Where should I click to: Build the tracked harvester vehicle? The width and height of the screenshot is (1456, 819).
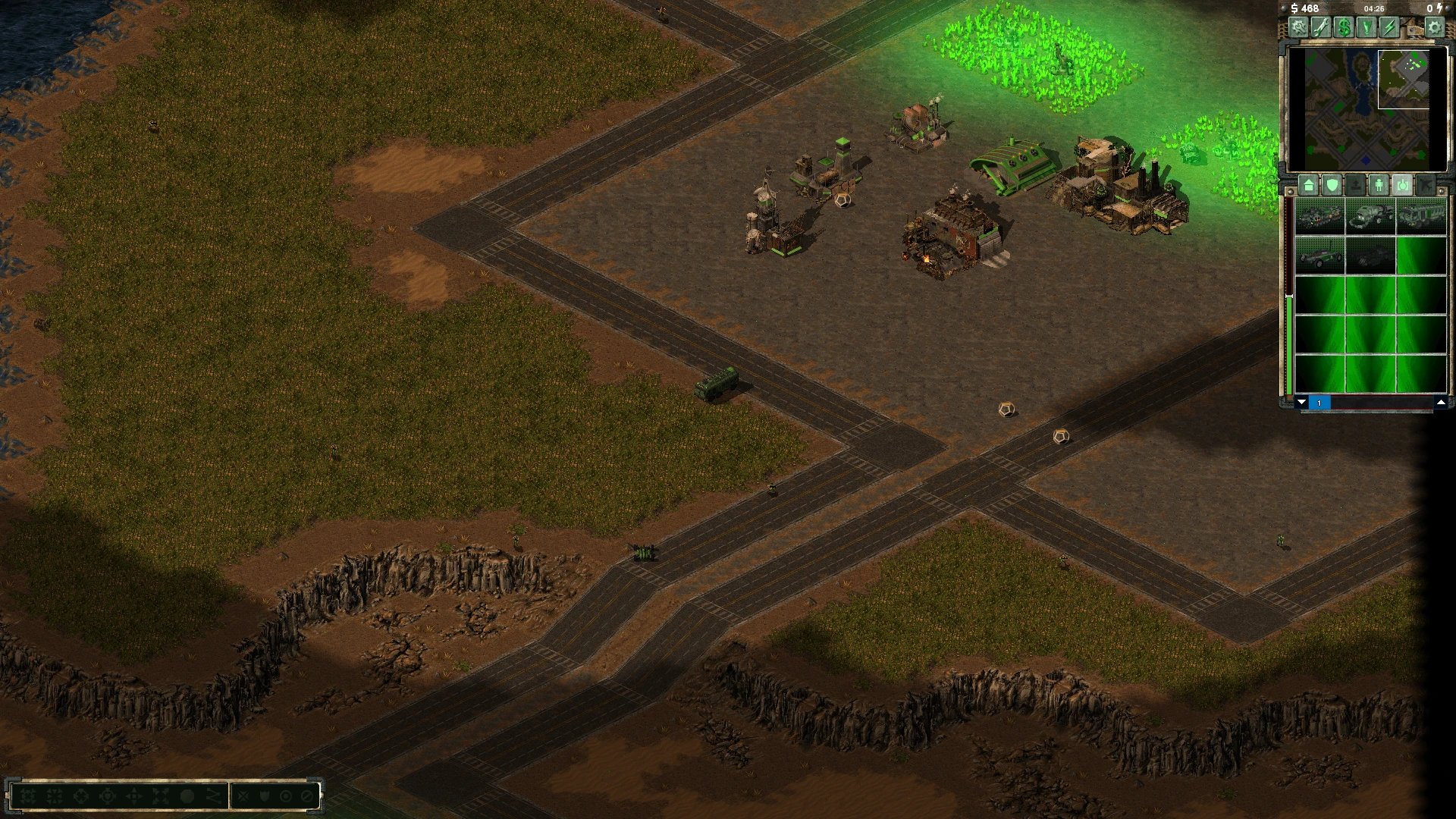tap(1320, 216)
